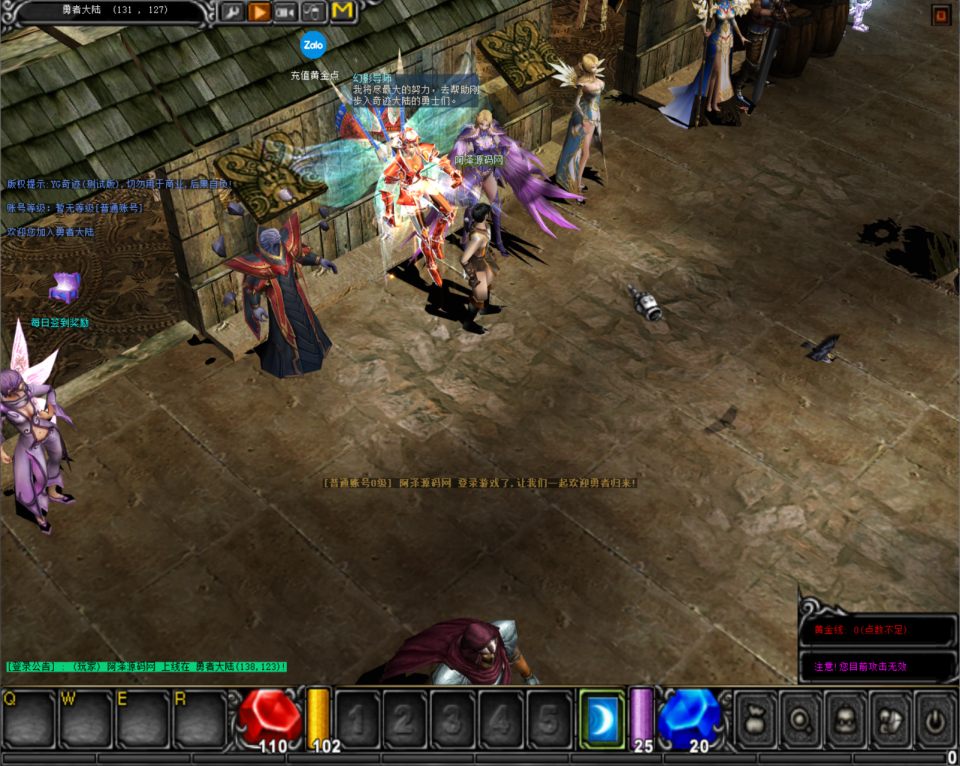Select the R skill slot
This screenshot has width=960, height=766.
[200, 719]
